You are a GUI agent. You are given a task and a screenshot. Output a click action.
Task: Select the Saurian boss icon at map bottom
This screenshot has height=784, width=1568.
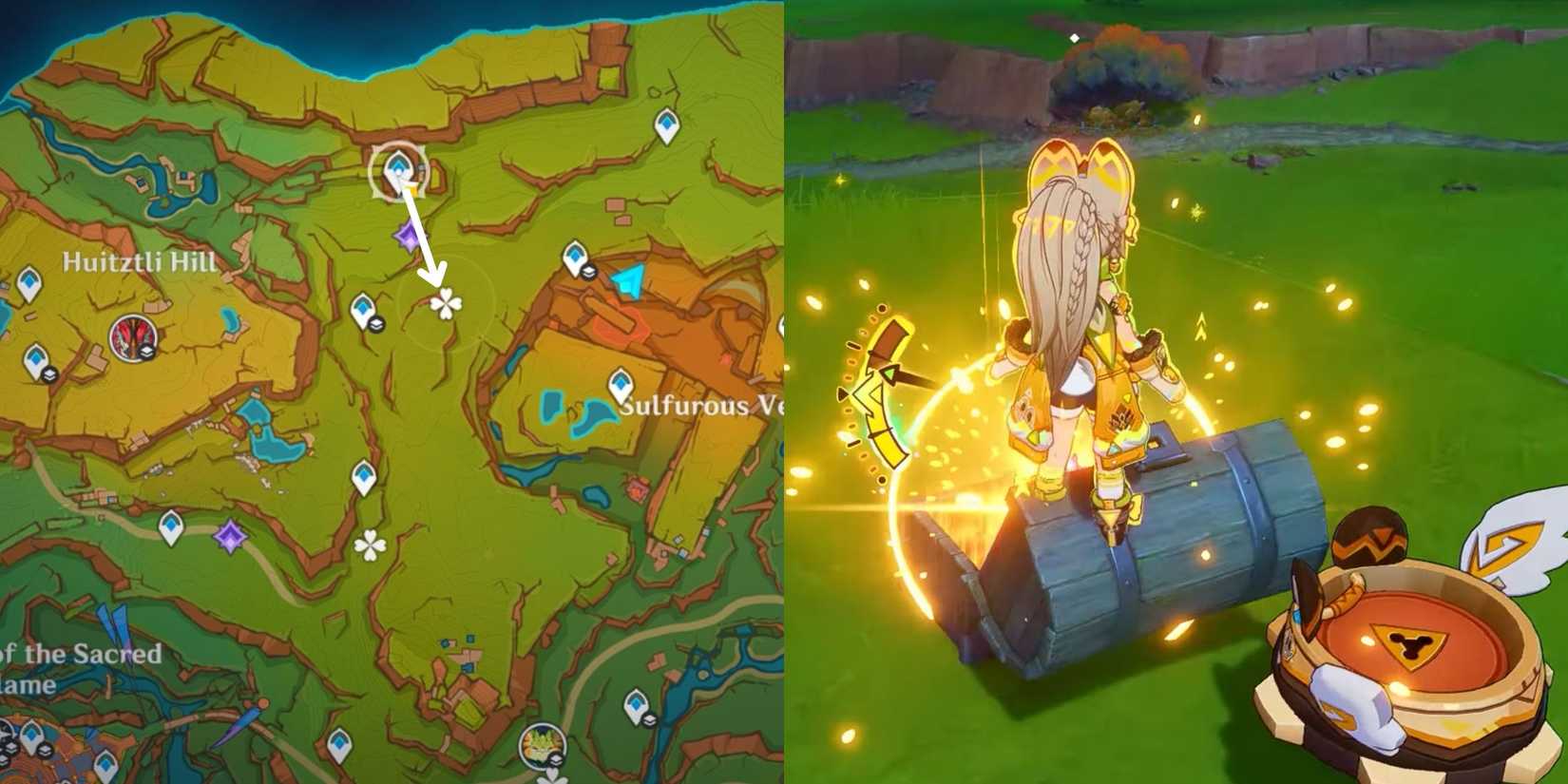542,744
